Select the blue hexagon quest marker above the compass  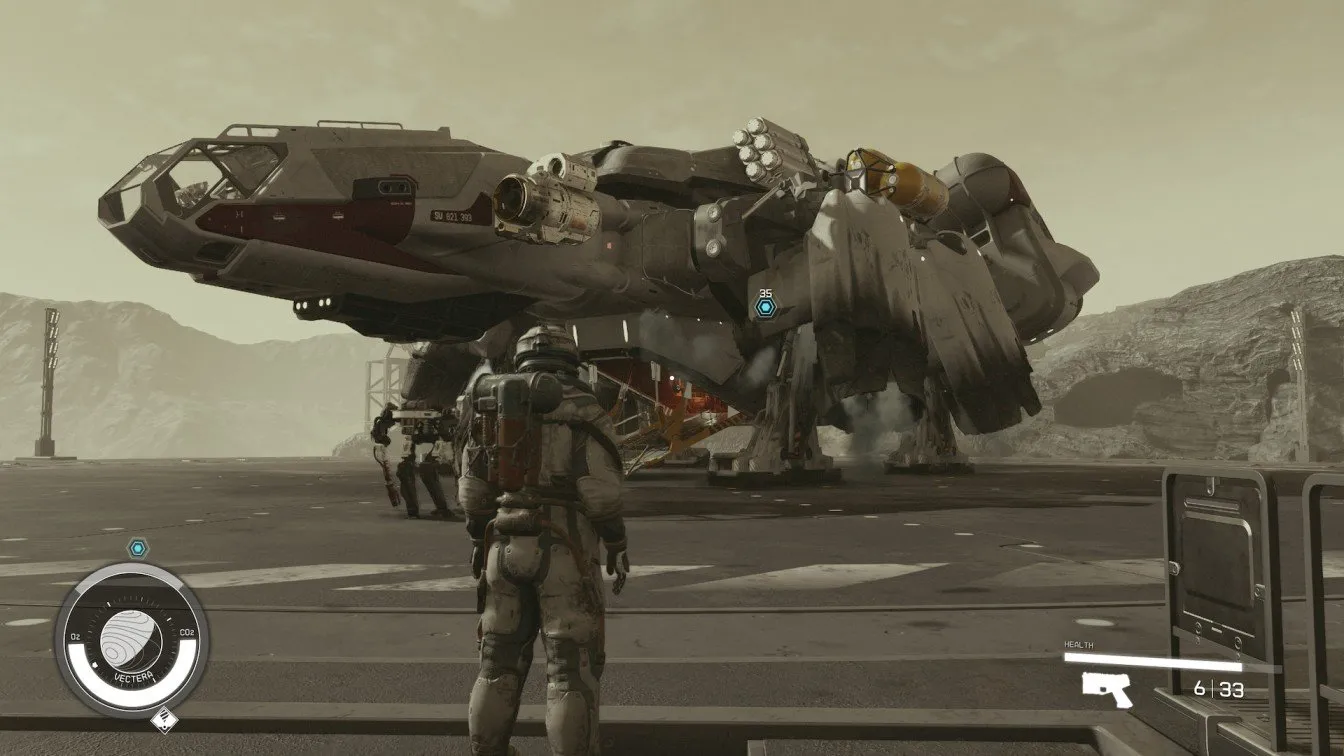click(137, 547)
